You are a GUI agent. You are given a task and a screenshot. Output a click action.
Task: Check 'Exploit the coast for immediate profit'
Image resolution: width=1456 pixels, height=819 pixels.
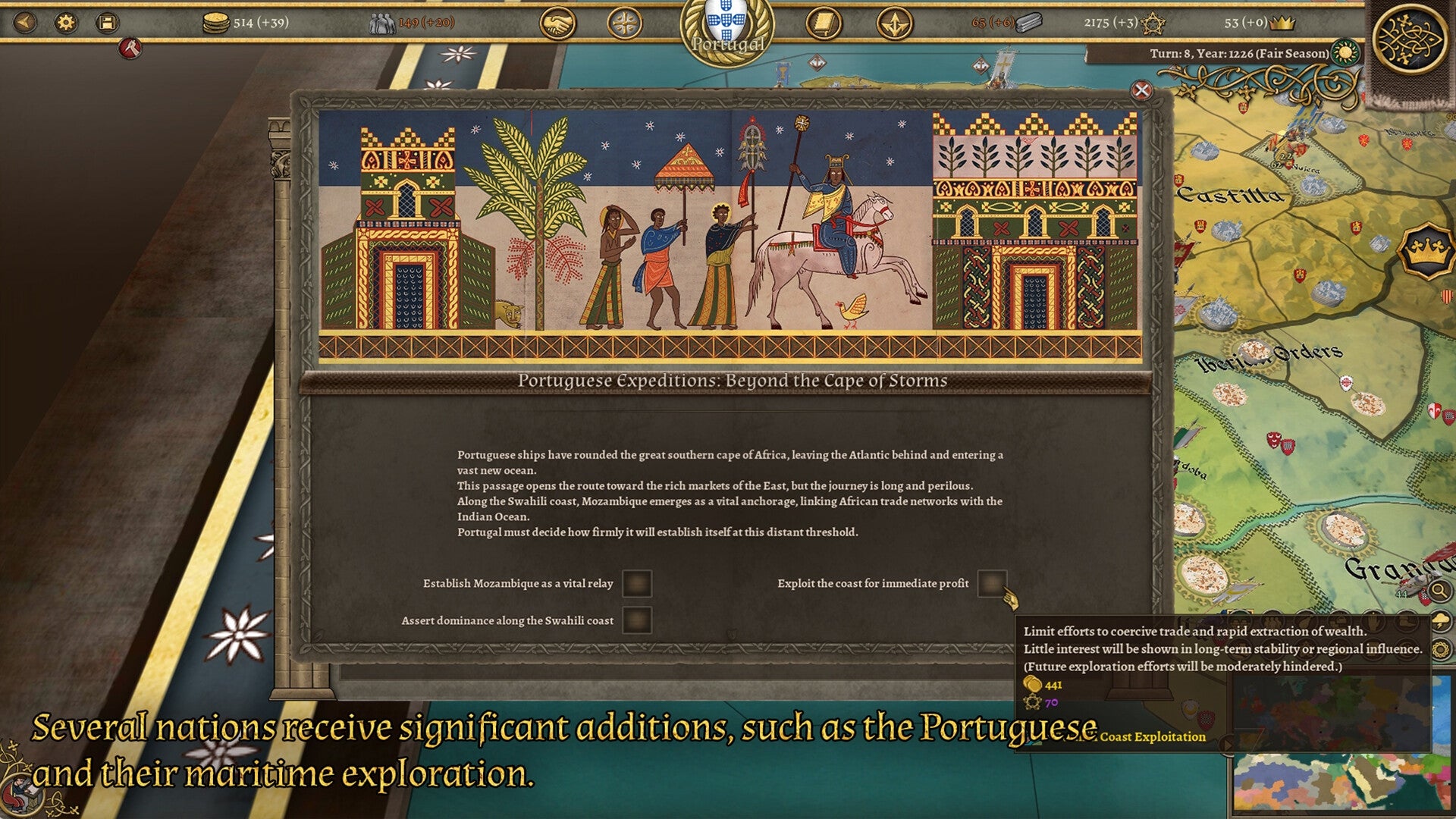coord(992,585)
